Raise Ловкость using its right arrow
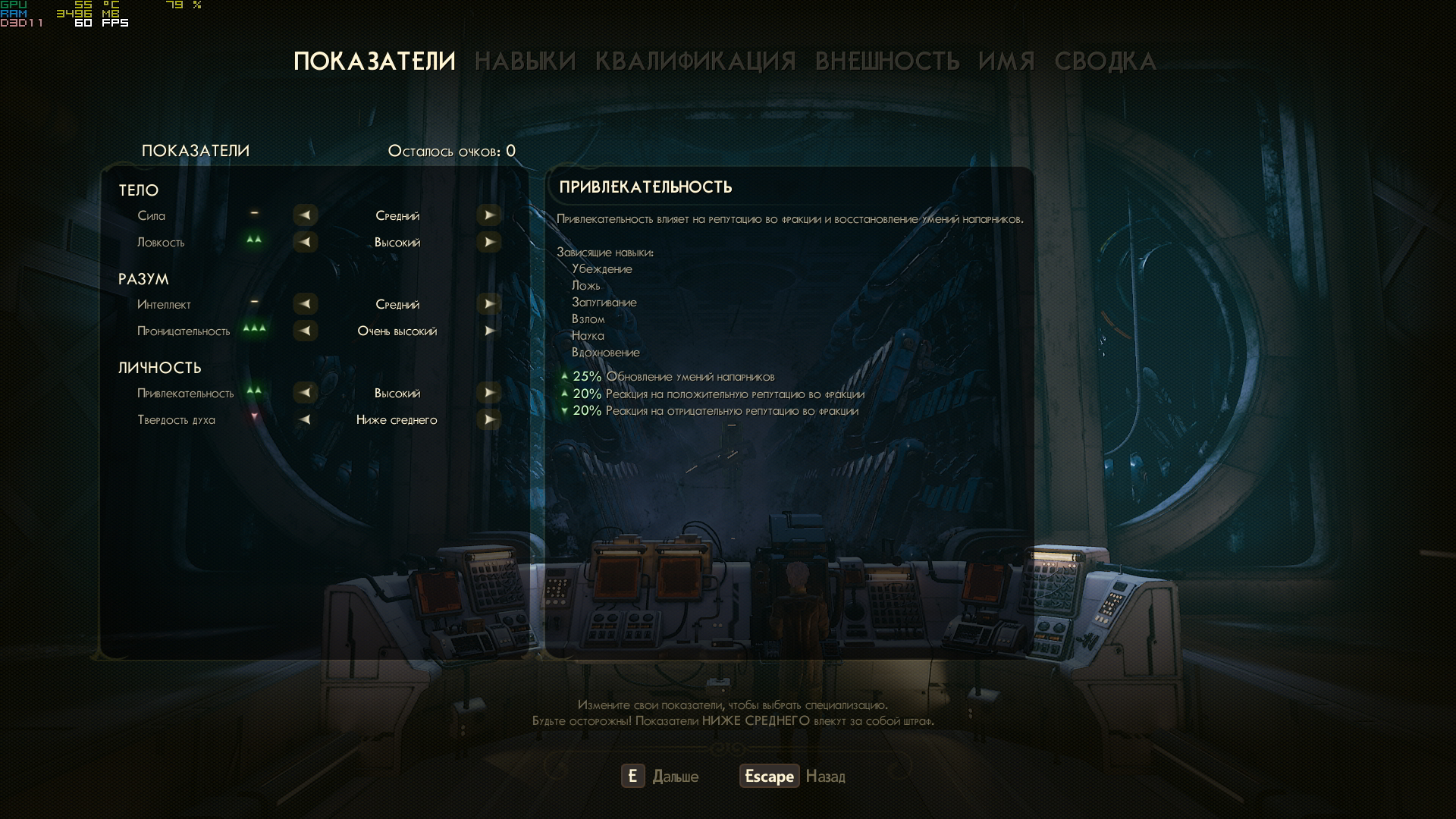The width and height of the screenshot is (1456, 819). click(x=489, y=242)
